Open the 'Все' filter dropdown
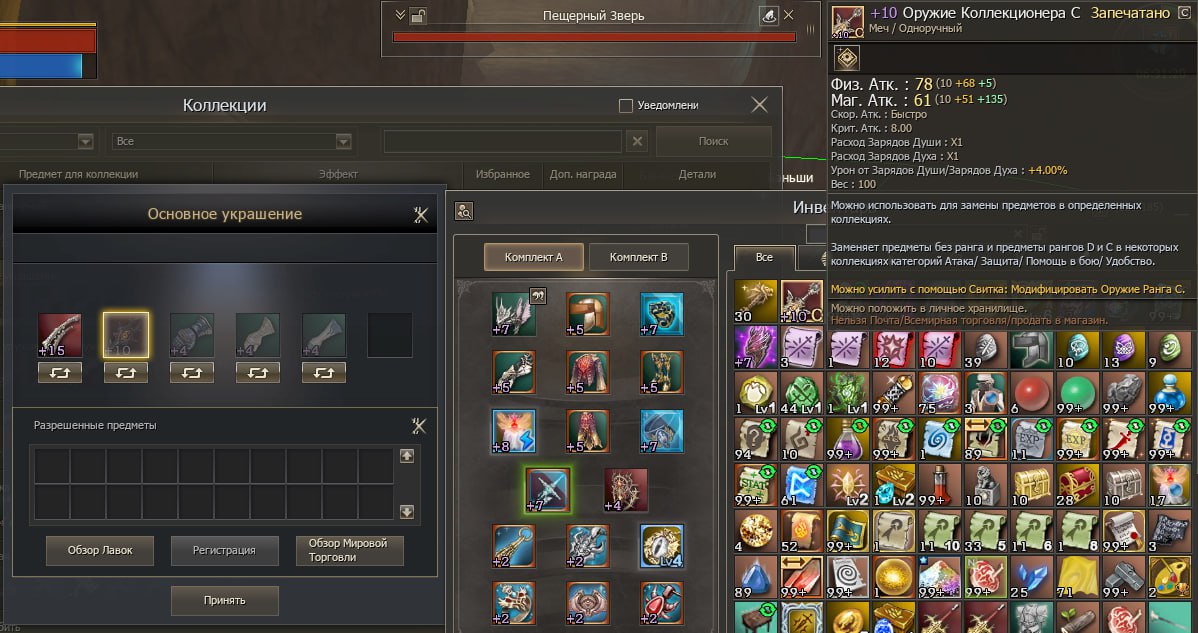 tap(232, 142)
